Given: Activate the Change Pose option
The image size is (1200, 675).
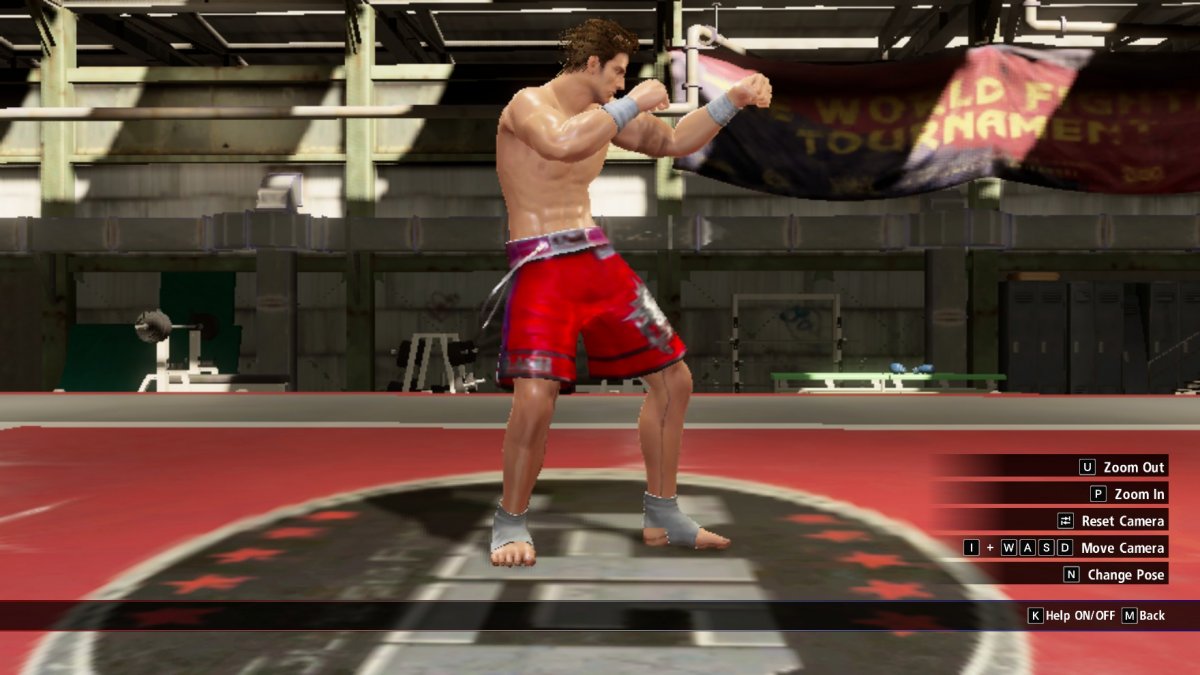Looking at the screenshot, I should coord(1113,575).
